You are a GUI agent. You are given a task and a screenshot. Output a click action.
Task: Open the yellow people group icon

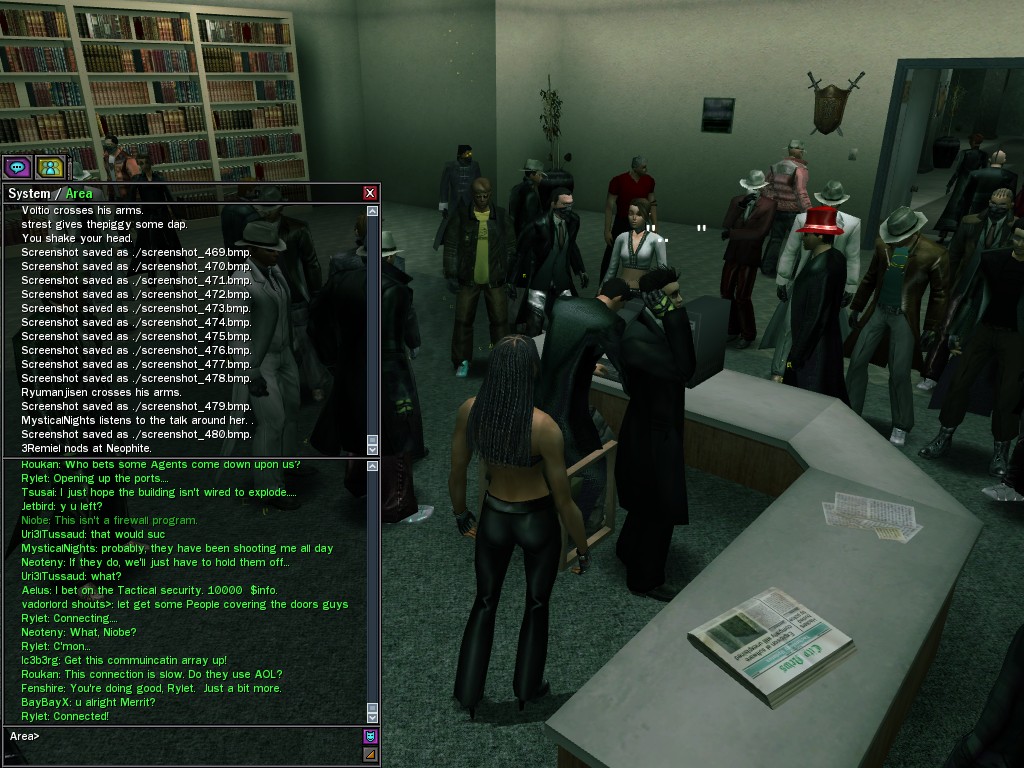click(50, 166)
